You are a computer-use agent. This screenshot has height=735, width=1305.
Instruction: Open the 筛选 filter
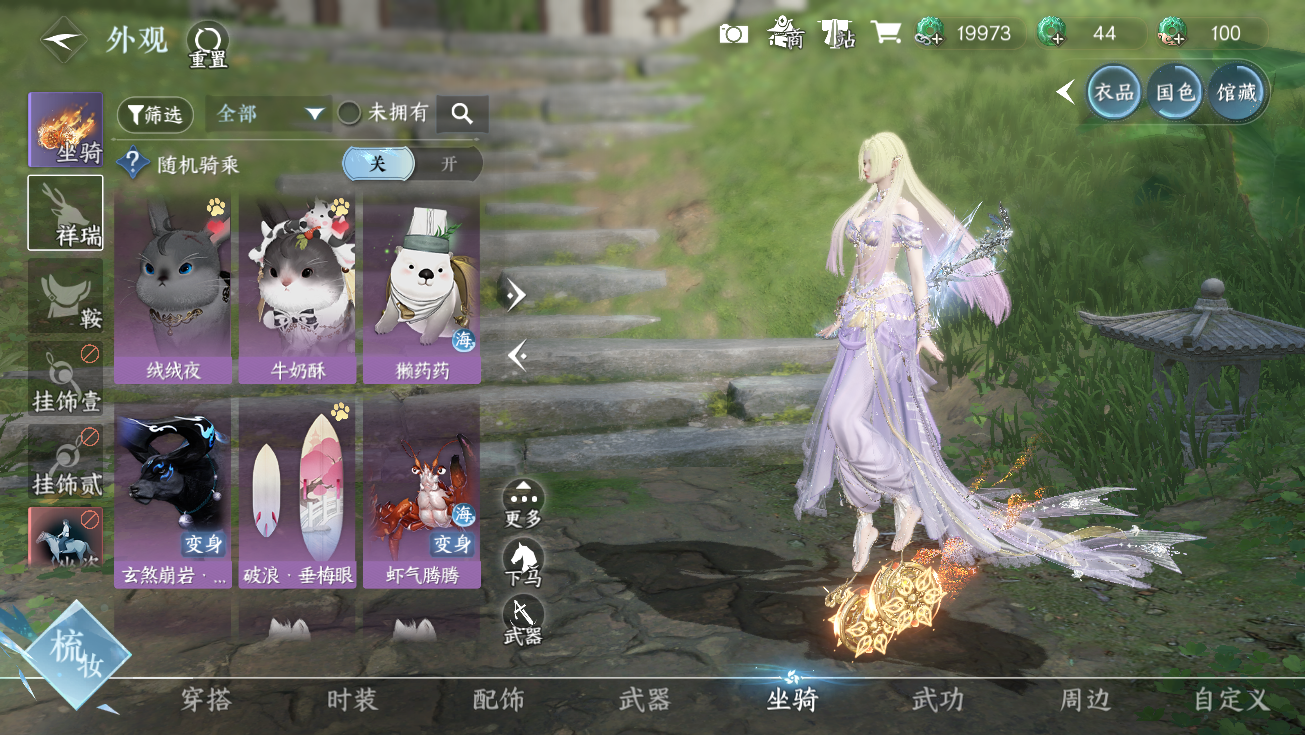155,115
